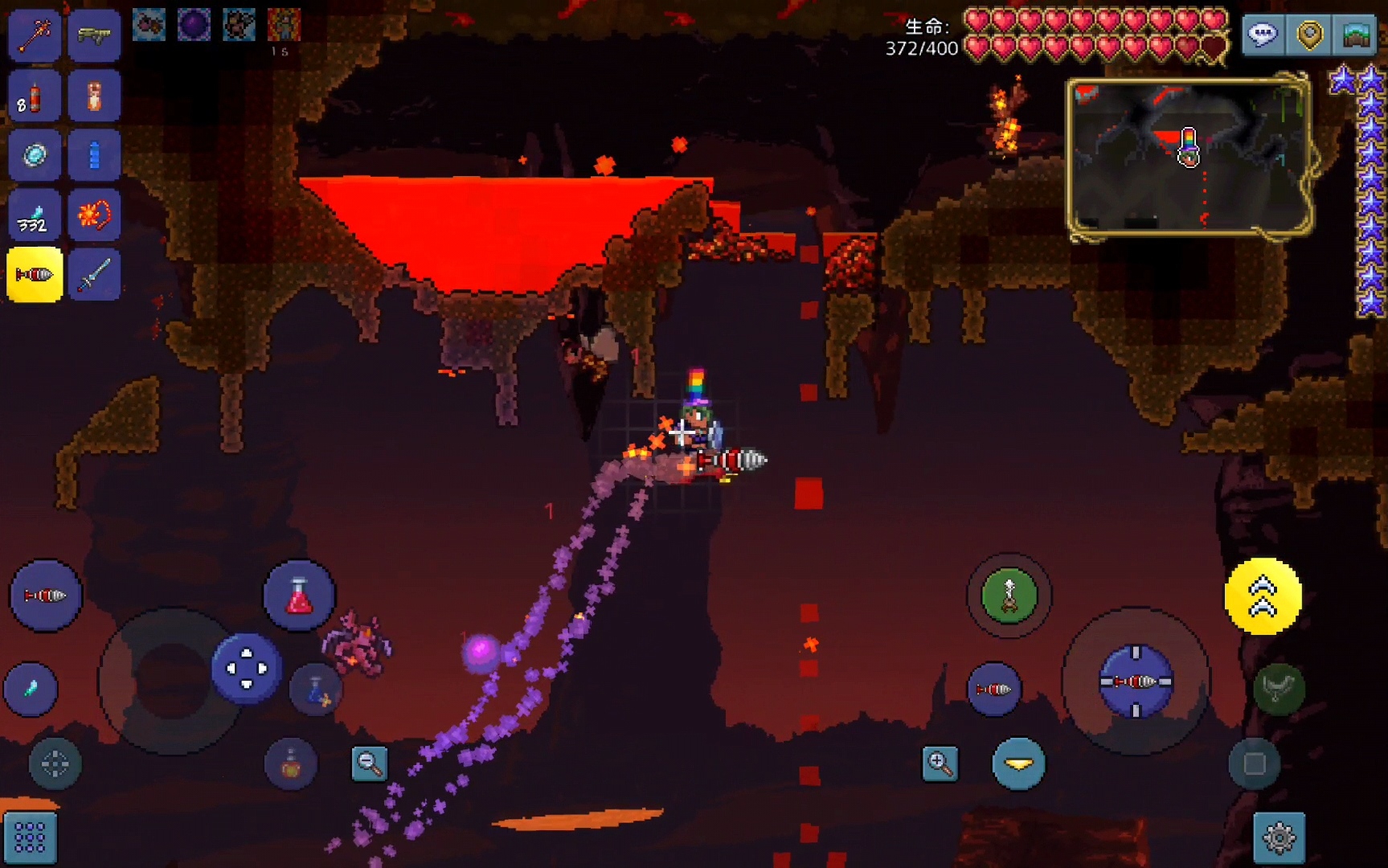Use the blue mana potion quick button
The height and width of the screenshot is (868, 1388).
coord(316,690)
